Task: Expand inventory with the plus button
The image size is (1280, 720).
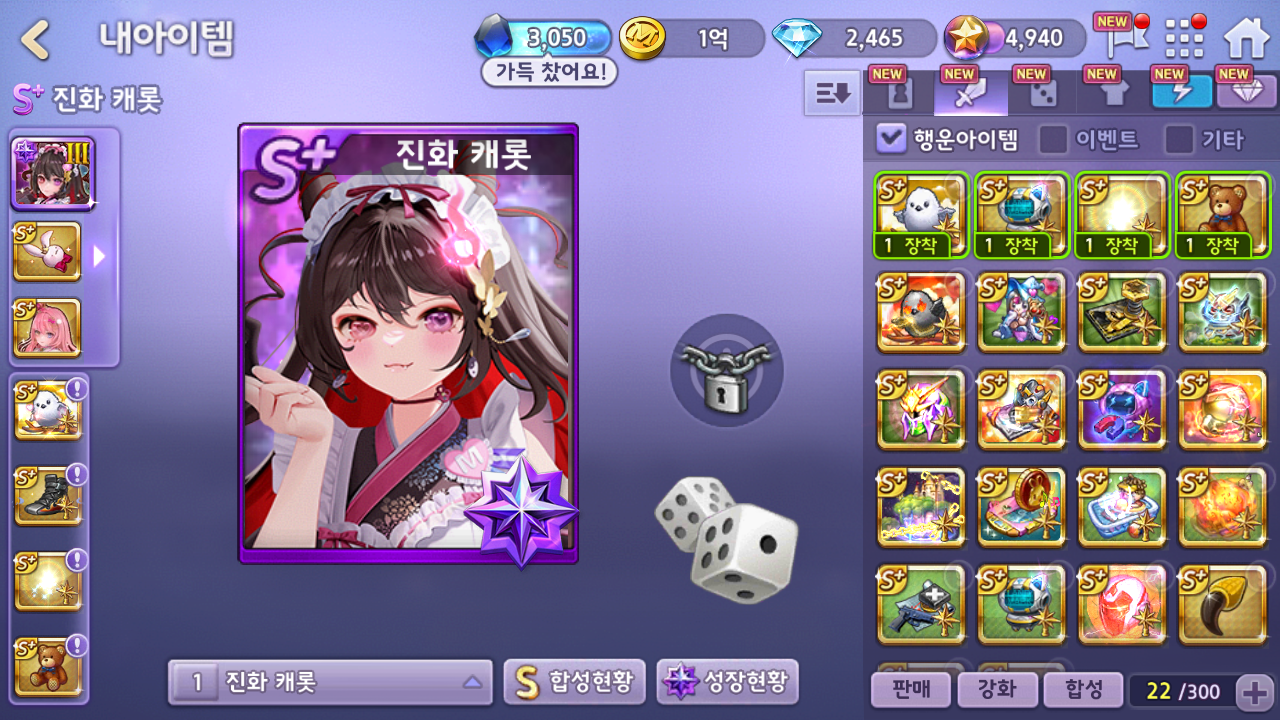Action: [1254, 691]
